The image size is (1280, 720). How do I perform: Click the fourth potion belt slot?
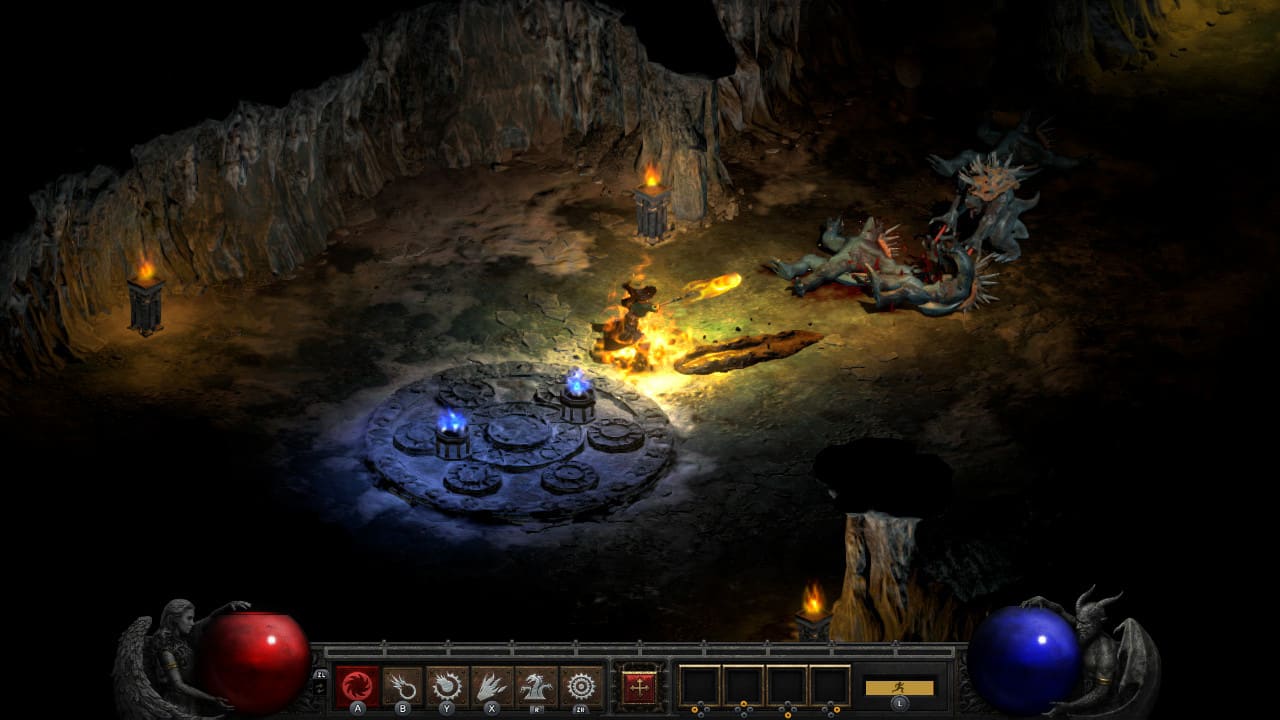830,684
